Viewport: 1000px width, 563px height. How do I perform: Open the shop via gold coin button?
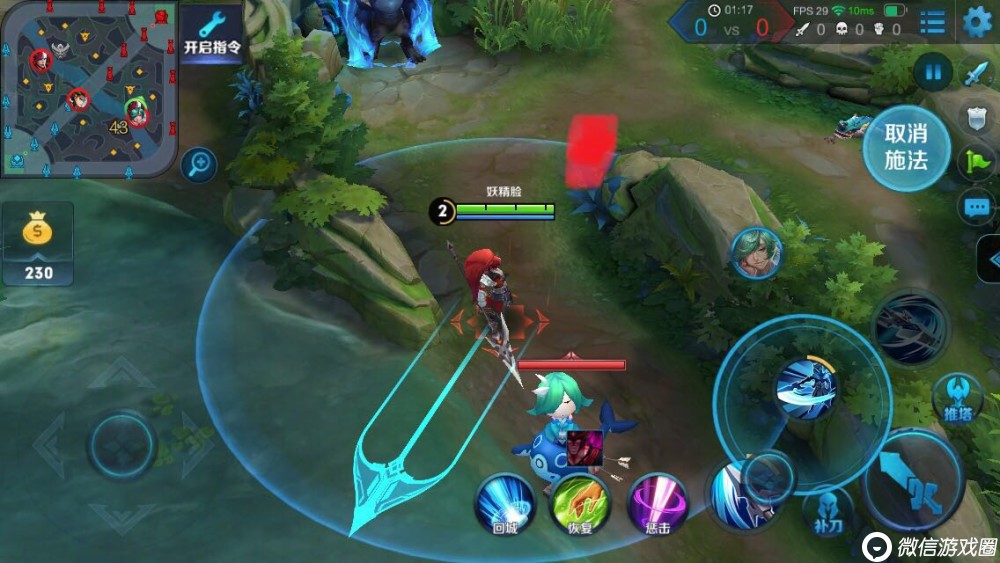click(38, 243)
